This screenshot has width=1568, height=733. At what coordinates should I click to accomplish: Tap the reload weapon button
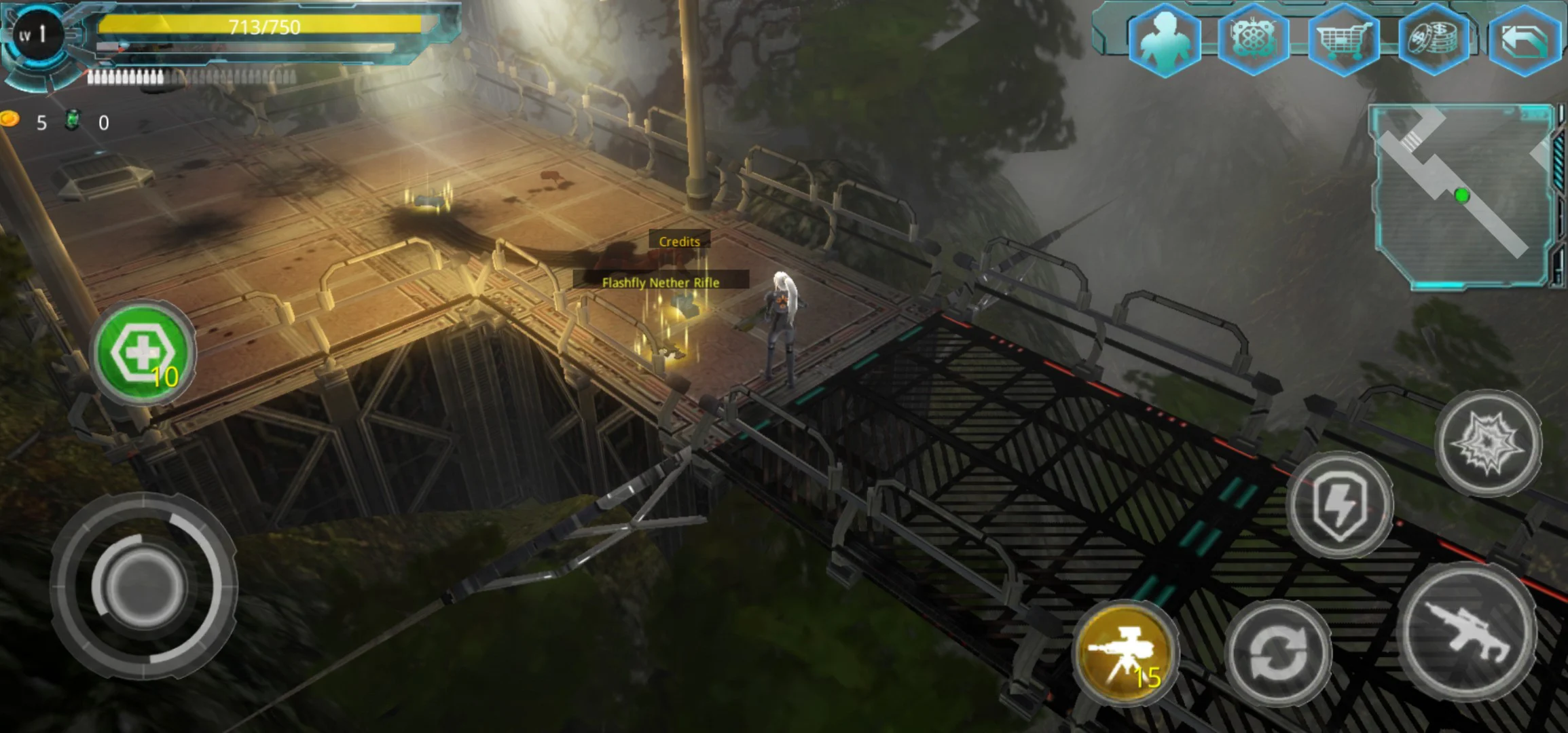pos(1278,652)
